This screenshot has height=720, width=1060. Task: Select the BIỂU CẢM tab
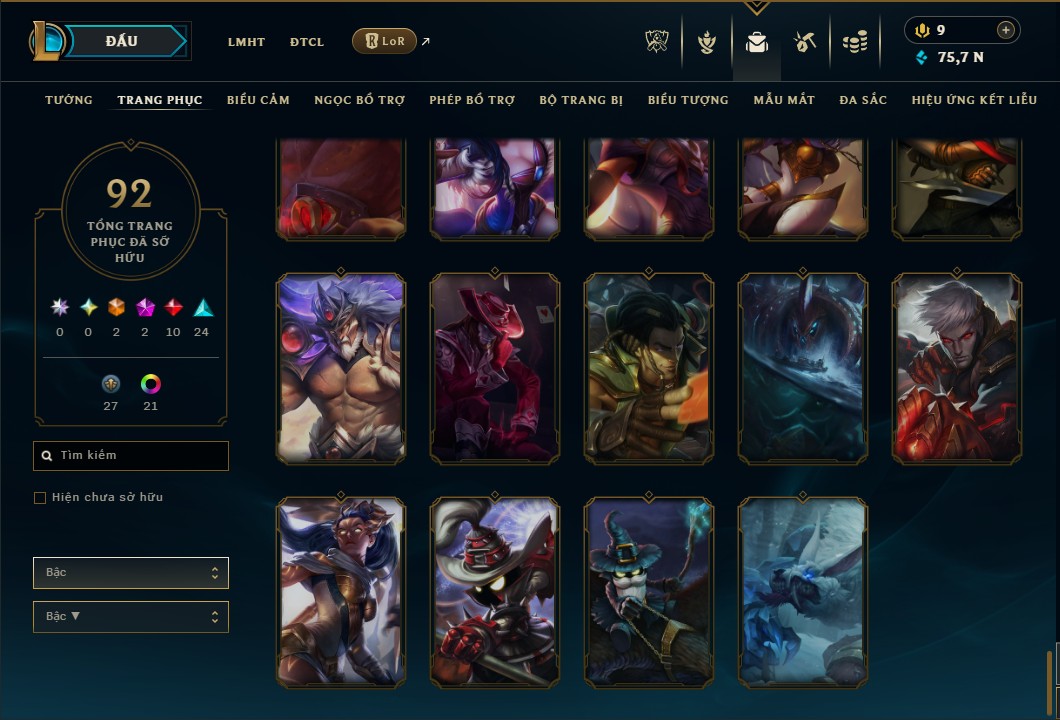click(x=258, y=100)
